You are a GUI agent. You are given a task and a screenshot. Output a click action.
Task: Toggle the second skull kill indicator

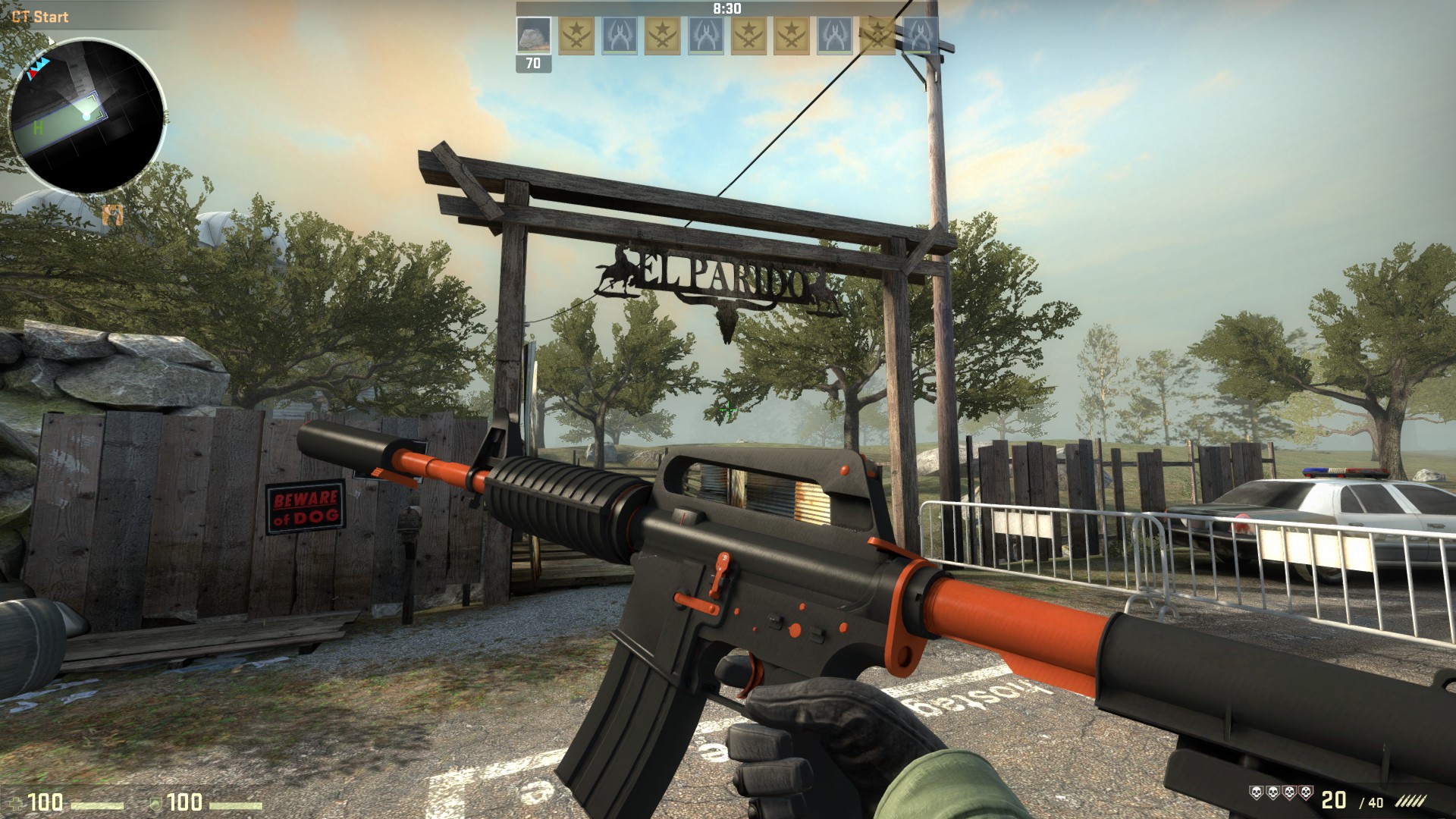[1273, 792]
